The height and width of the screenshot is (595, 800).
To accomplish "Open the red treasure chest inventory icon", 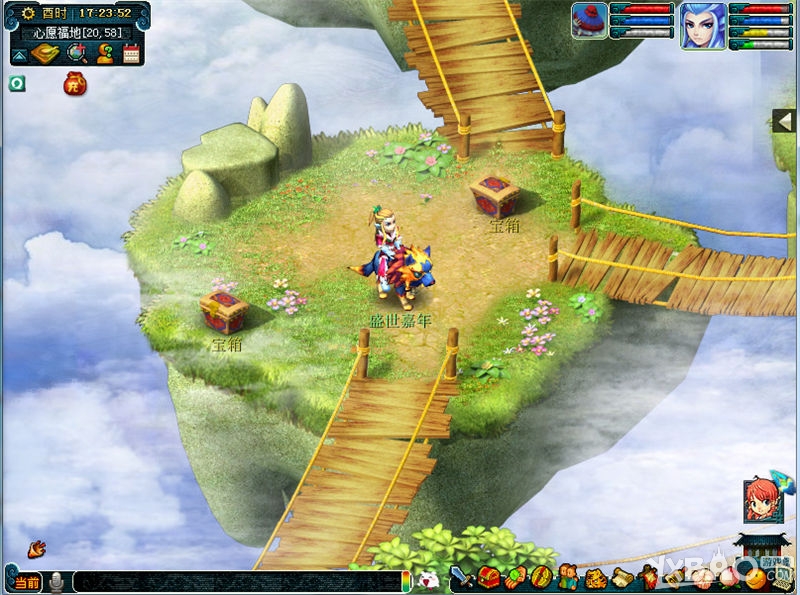I will (488, 577).
